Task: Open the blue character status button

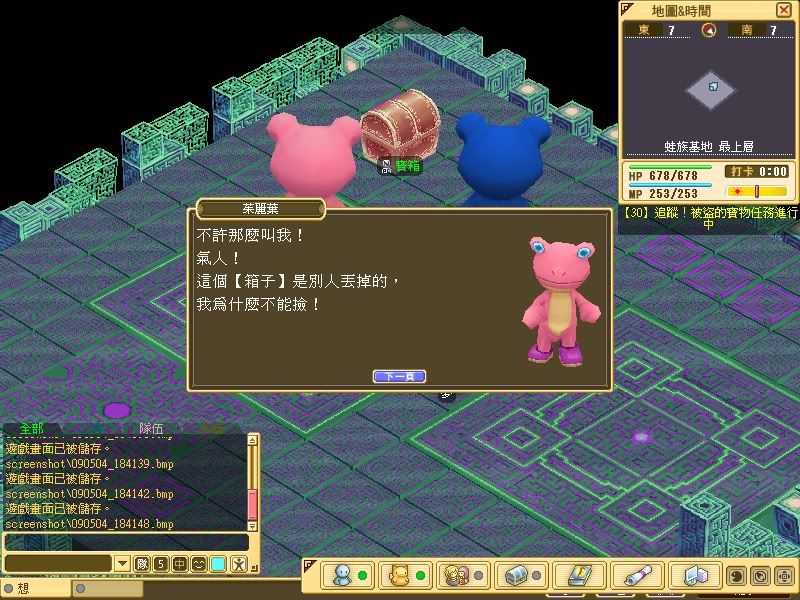Action: (x=344, y=576)
